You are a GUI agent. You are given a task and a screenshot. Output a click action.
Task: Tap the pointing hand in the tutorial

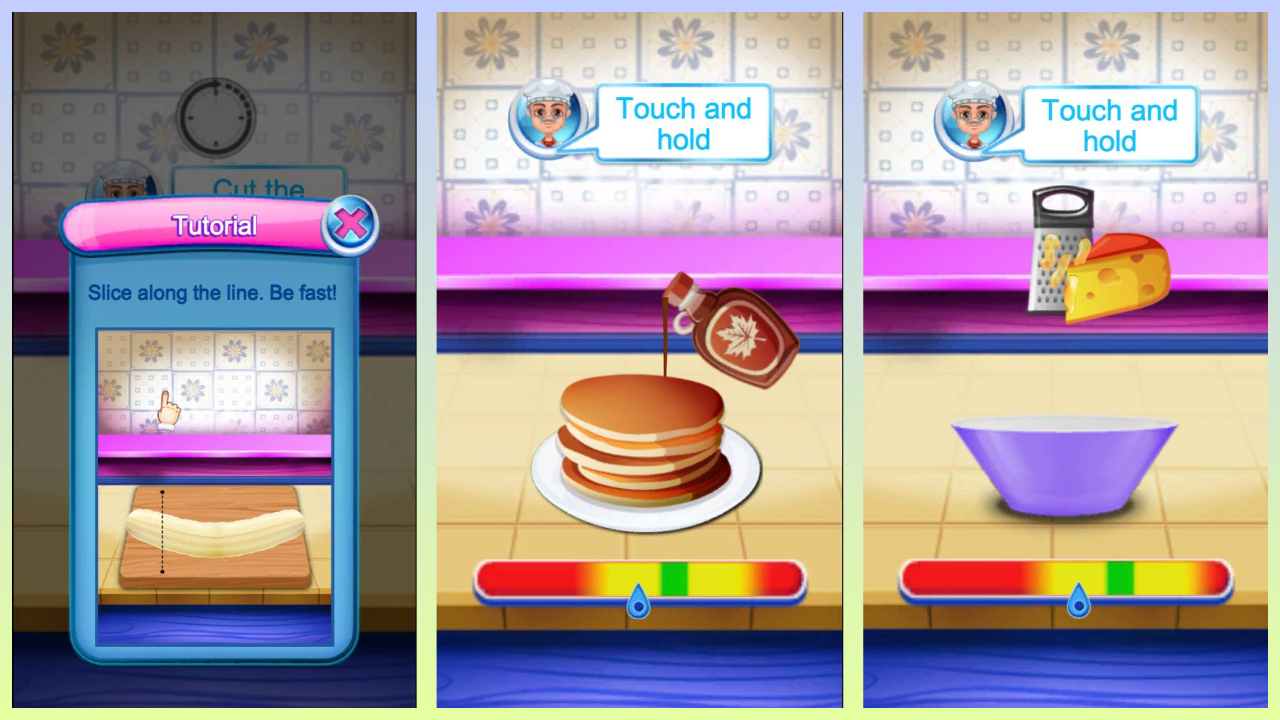coord(168,412)
